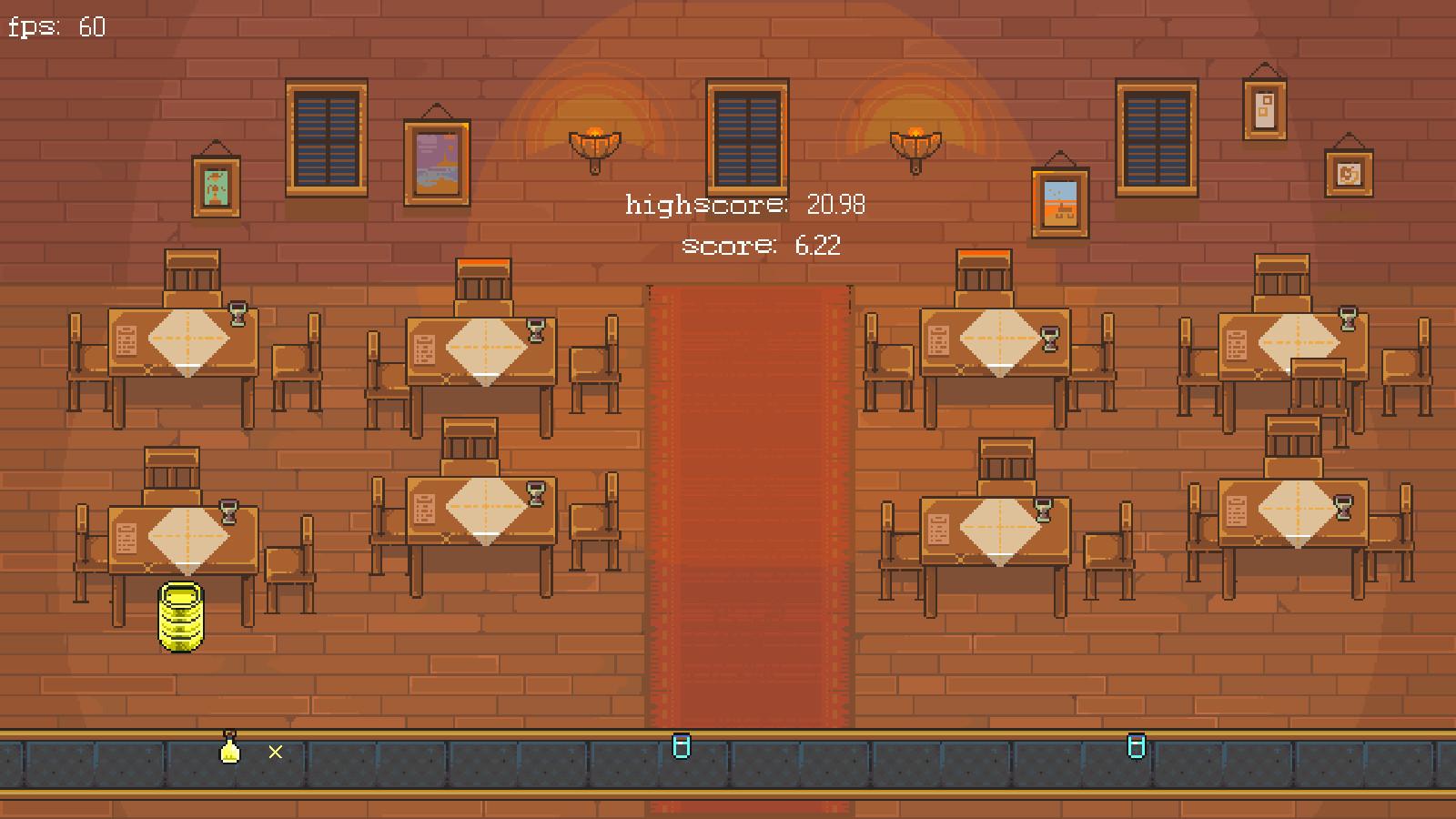
Task: Select the highscore value text
Action: (836, 204)
